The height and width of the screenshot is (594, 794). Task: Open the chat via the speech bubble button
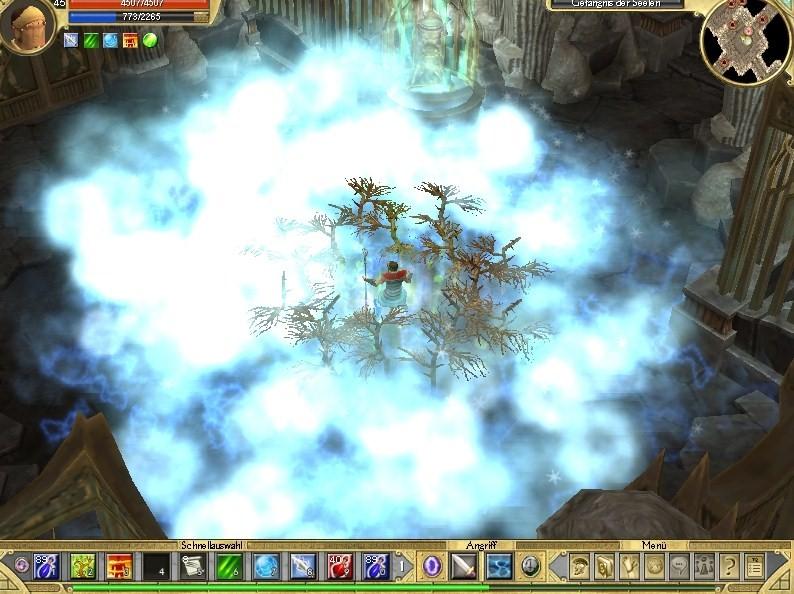tap(680, 567)
